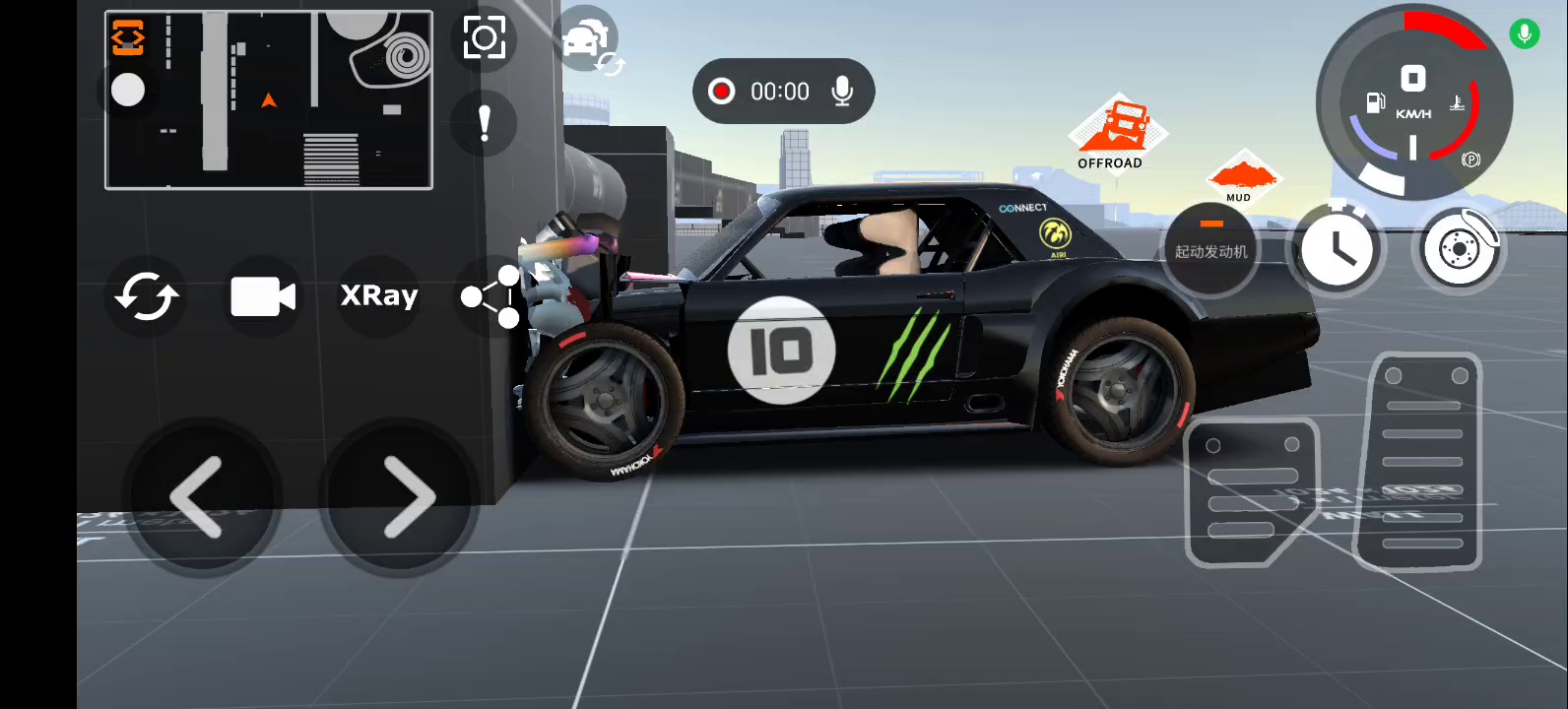Change the camera view
Viewport: 1568px width, 709px height.
pos(262,295)
